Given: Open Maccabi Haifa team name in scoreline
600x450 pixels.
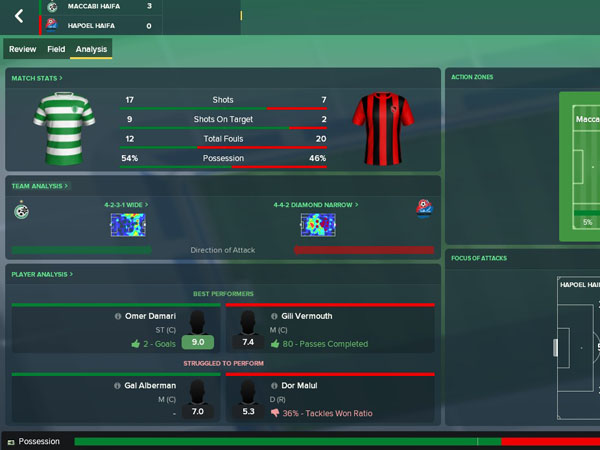Looking at the screenshot, I should pos(95,6).
